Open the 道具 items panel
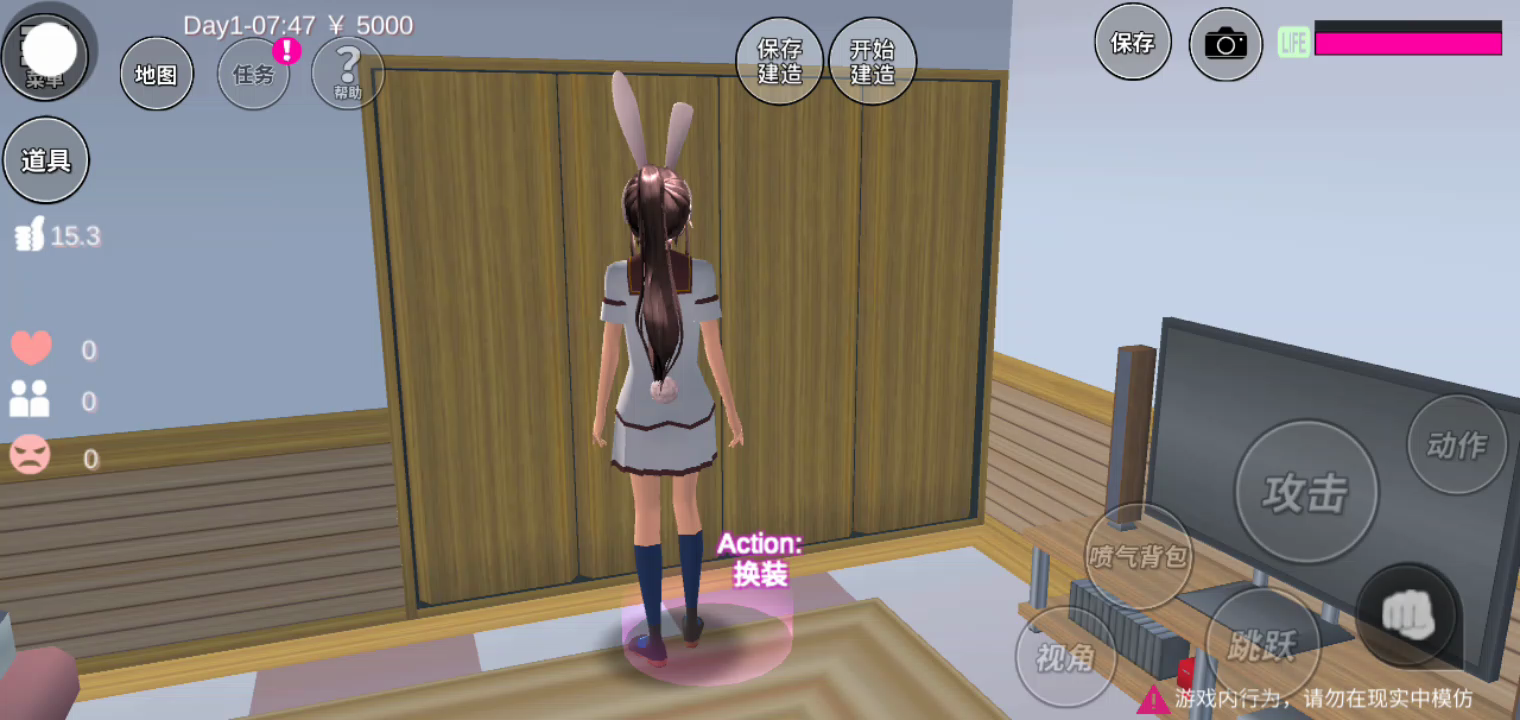Viewport: 1520px width, 720px height. [x=46, y=160]
